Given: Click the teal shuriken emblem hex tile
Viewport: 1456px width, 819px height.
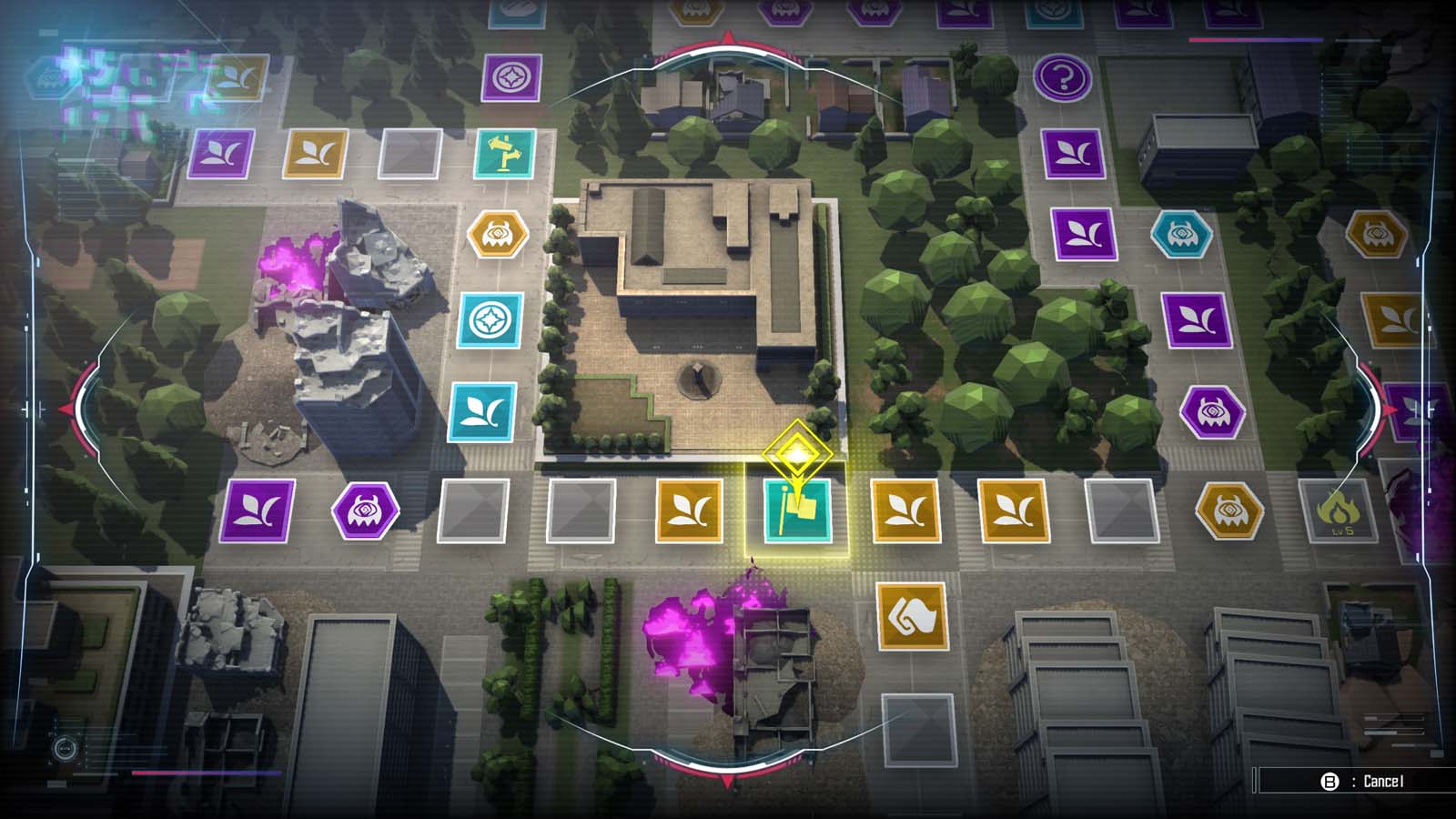Looking at the screenshot, I should point(490,318).
